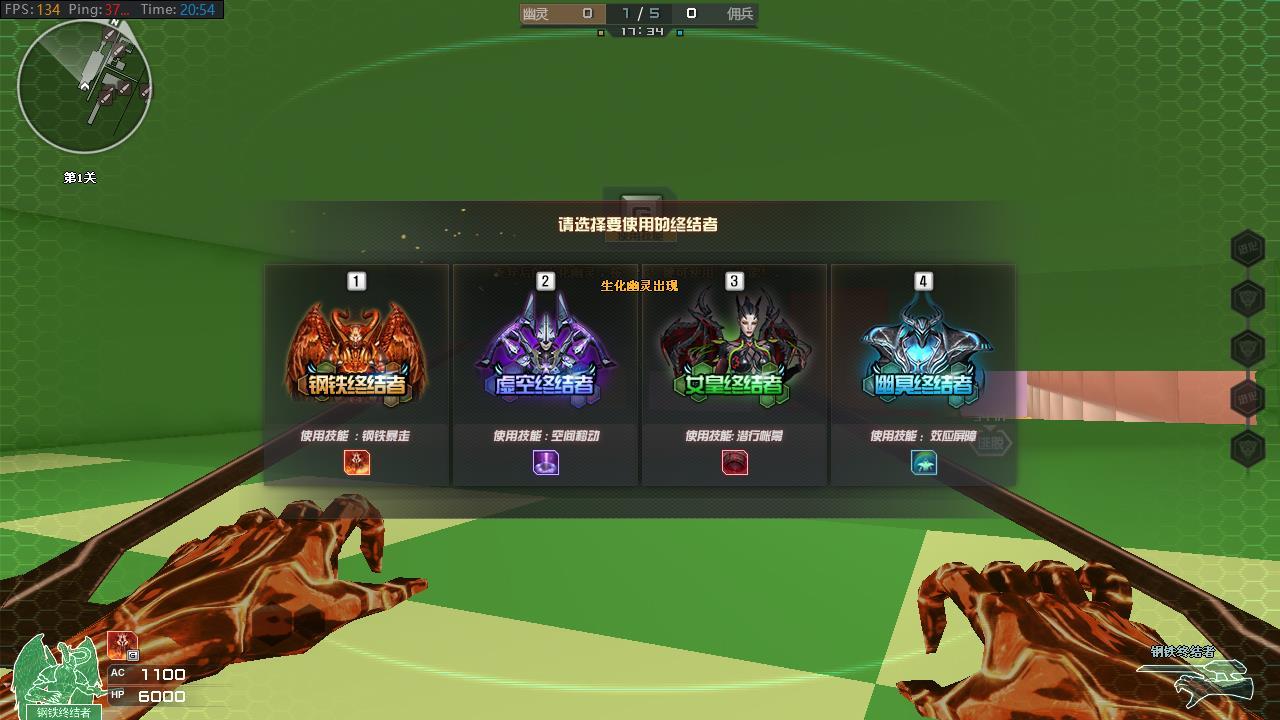Image resolution: width=1280 pixels, height=720 pixels.
Task: Open the minimap in the top left corner
Action: (85, 85)
